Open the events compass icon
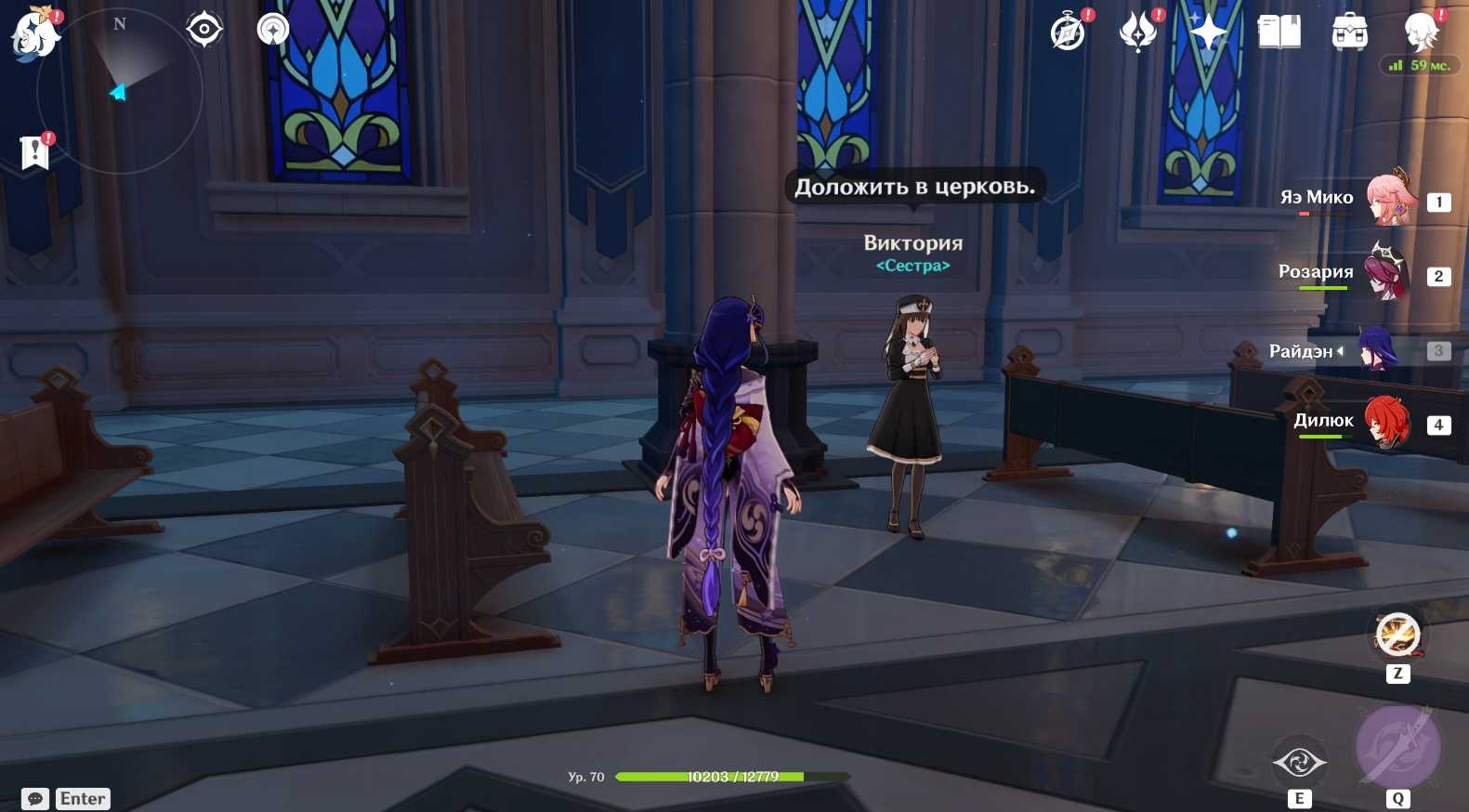1469x812 pixels. tap(1069, 33)
